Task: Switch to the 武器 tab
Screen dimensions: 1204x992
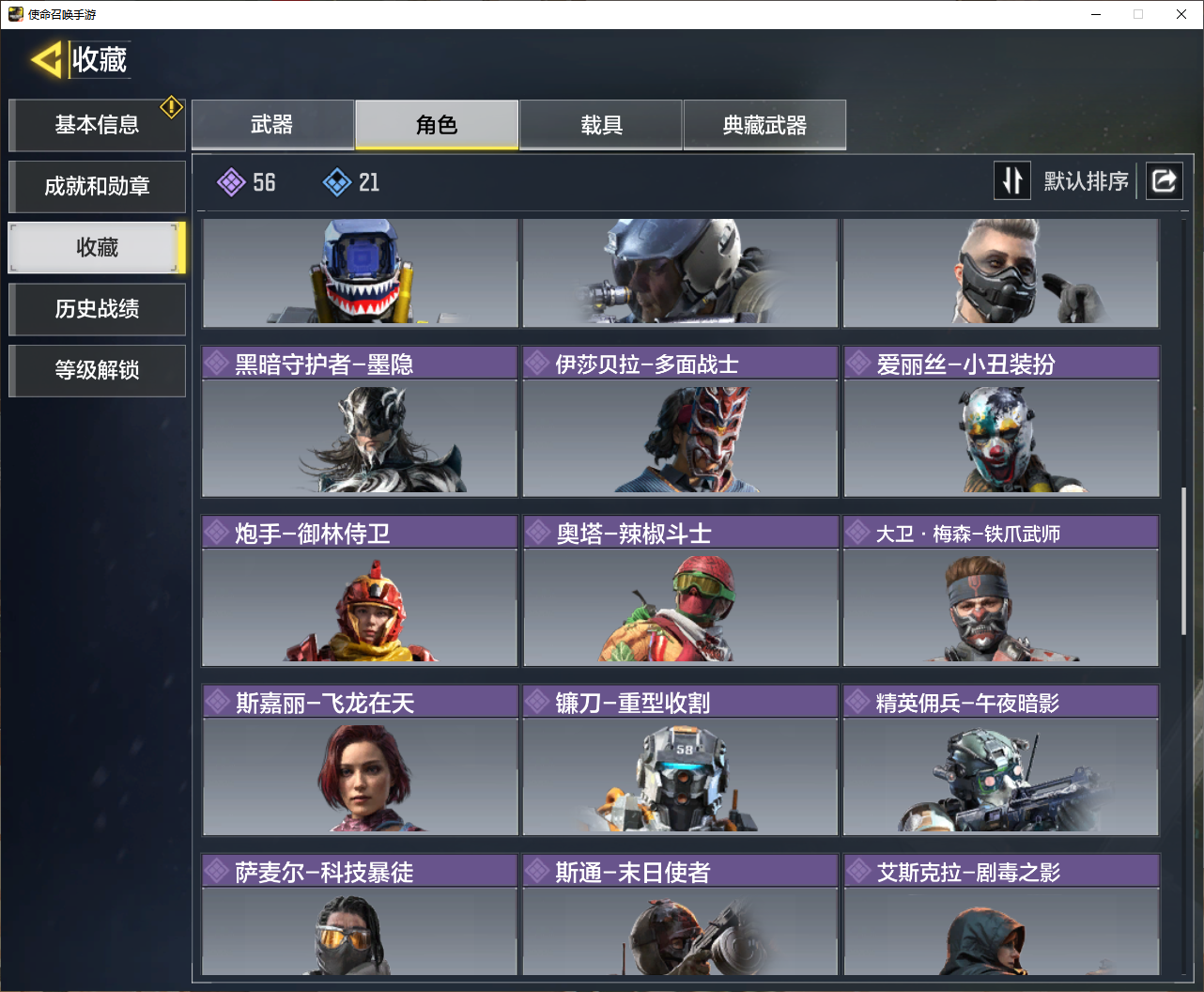Action: (272, 125)
